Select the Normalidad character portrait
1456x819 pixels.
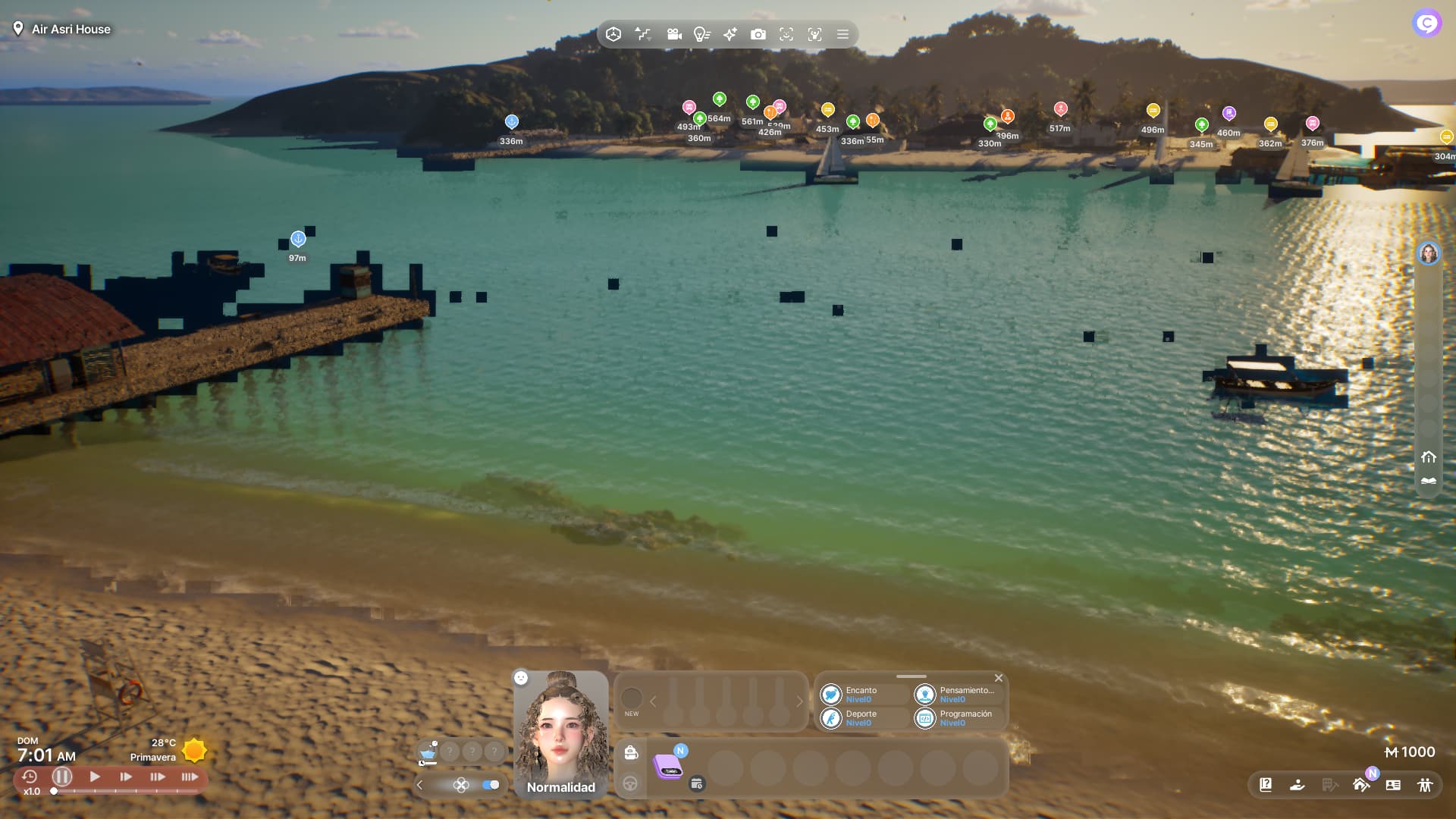pyautogui.click(x=561, y=732)
